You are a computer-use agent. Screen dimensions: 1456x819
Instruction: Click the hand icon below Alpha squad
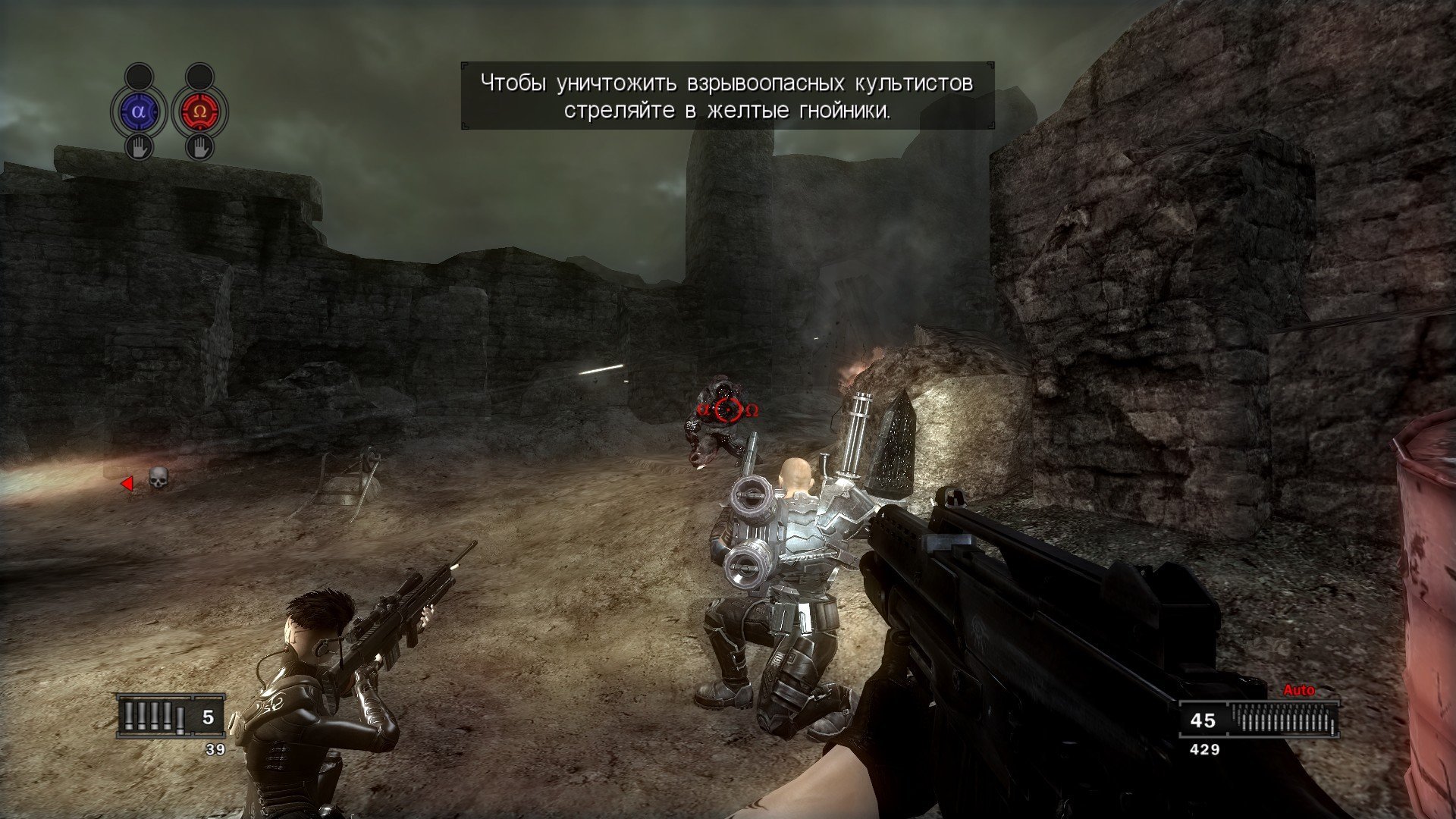[x=138, y=146]
